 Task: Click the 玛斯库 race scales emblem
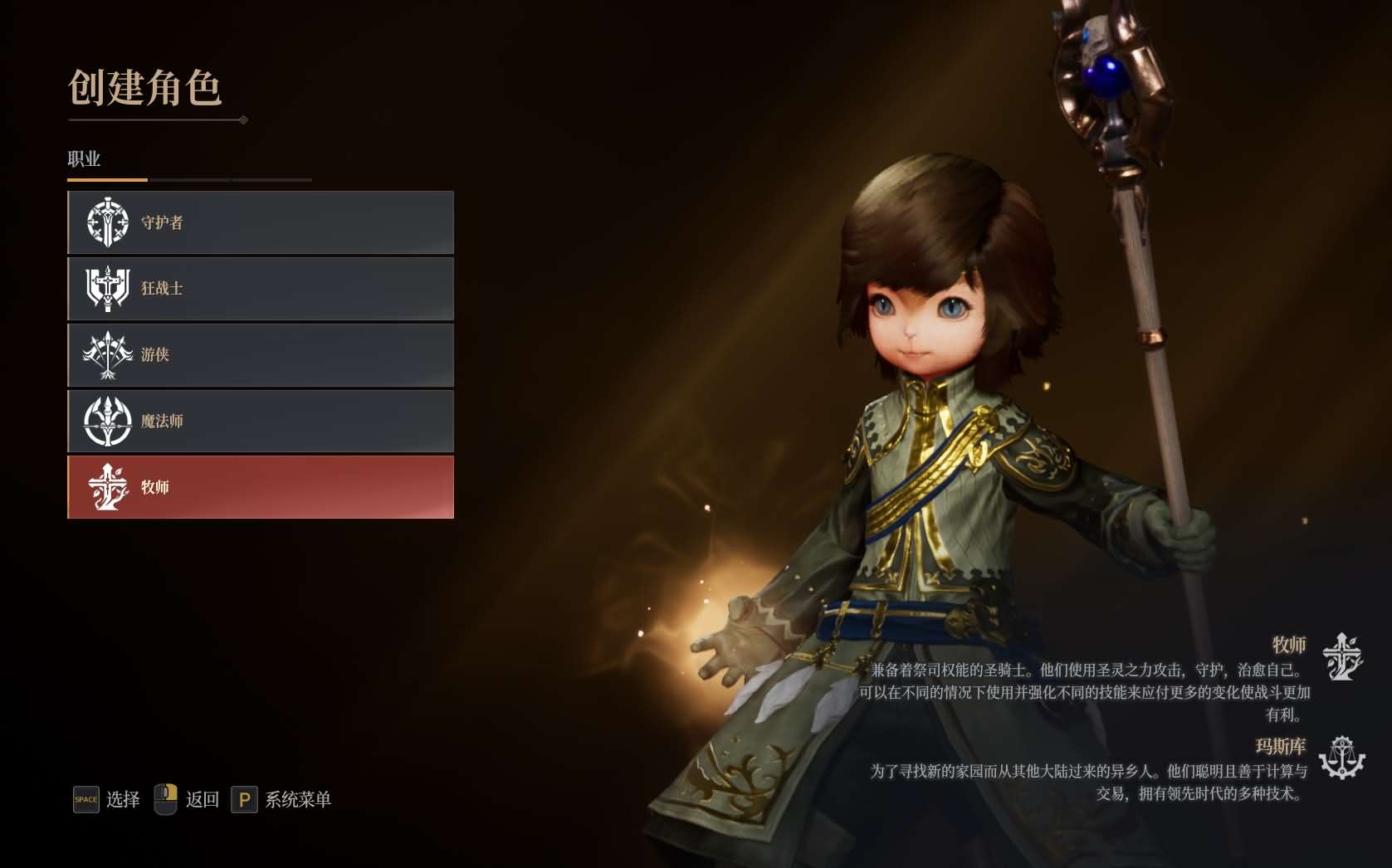pos(1345,758)
